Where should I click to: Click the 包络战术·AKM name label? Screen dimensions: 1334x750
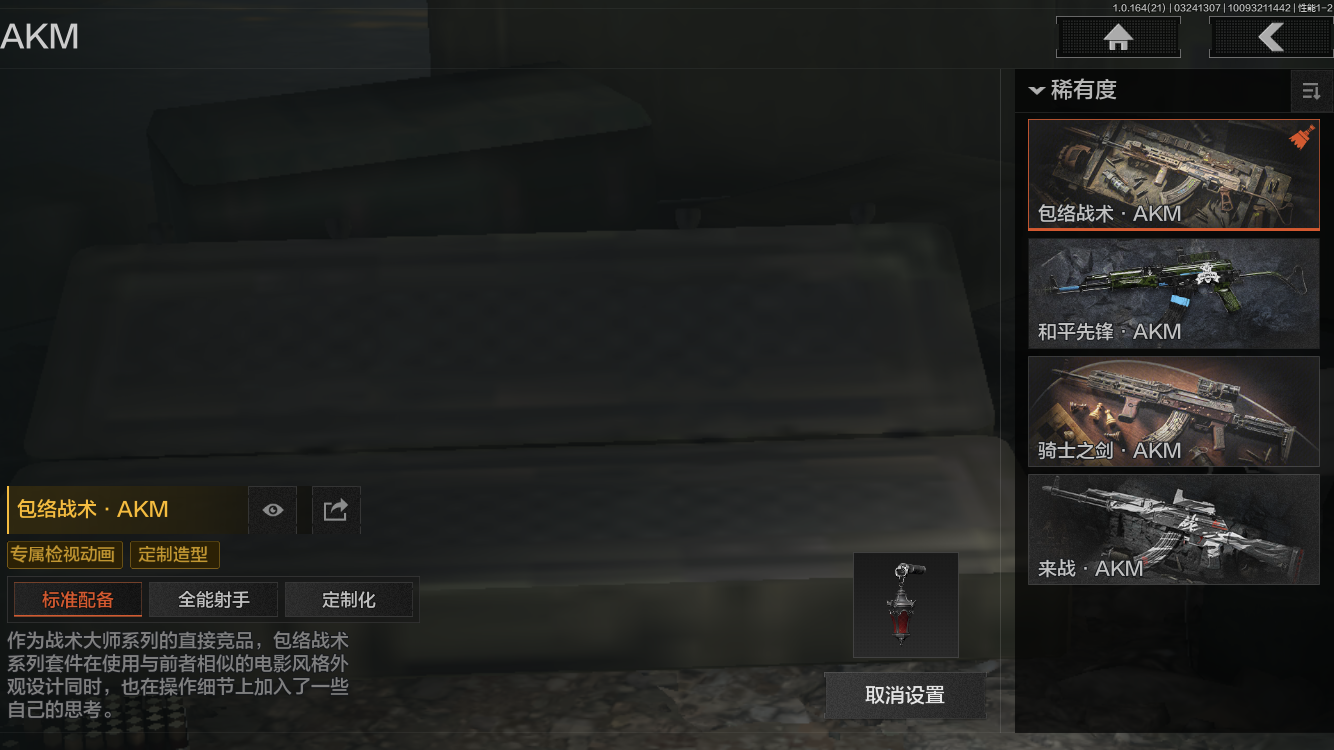point(90,510)
